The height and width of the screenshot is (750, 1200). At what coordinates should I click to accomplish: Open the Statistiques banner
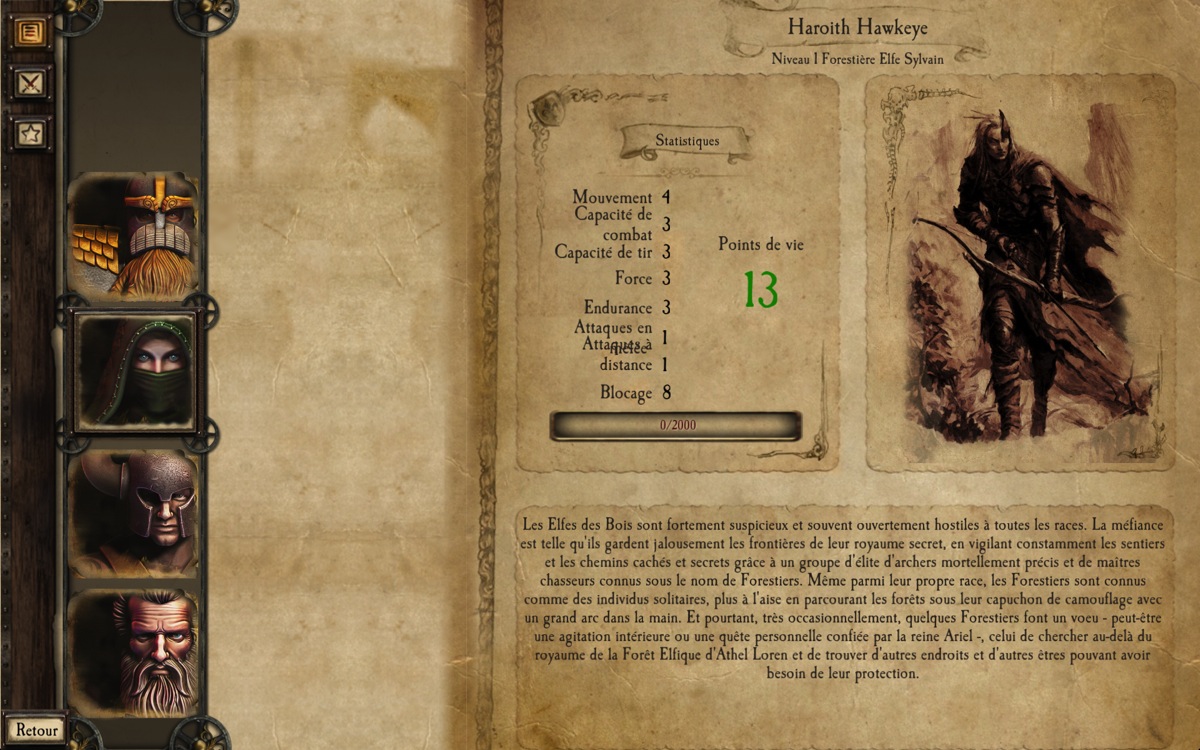coord(687,141)
